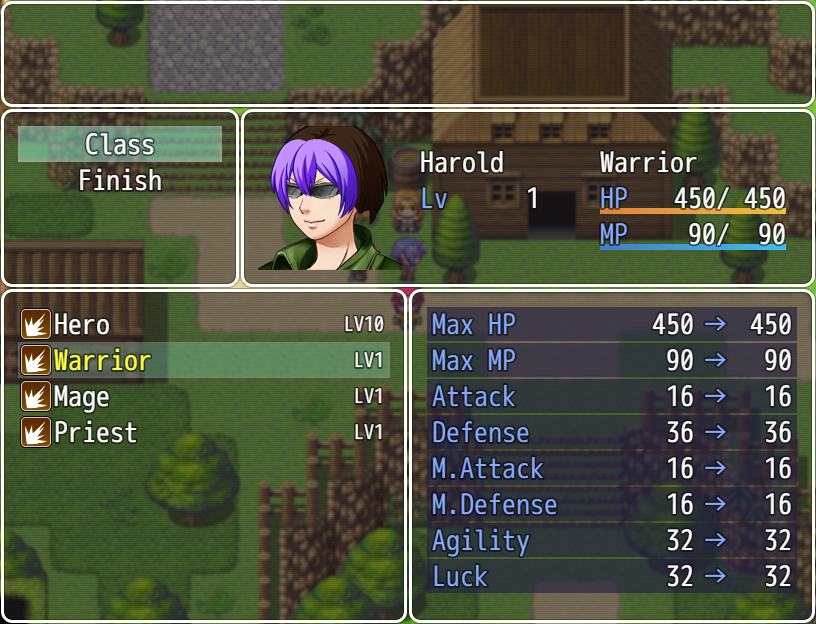
Task: Select the Class command
Action: click(x=120, y=144)
